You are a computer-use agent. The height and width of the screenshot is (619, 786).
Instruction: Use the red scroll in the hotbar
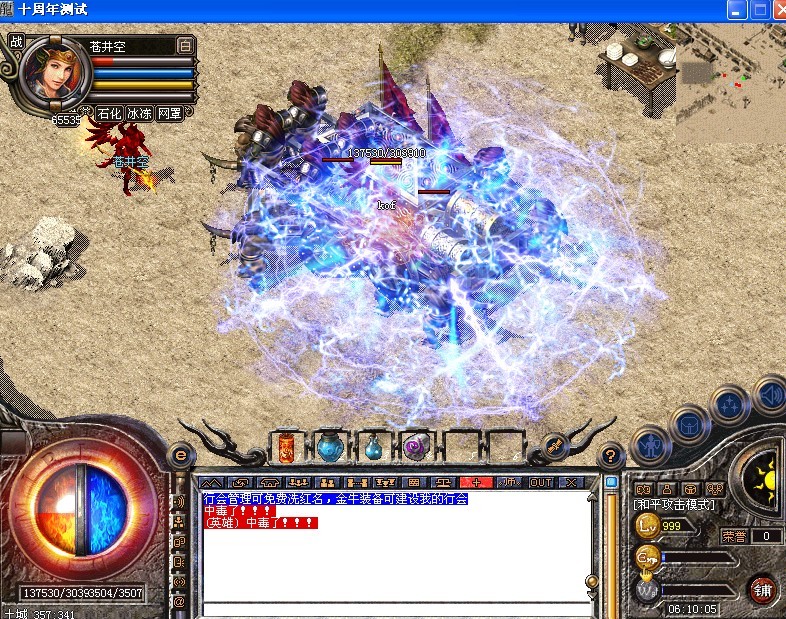[286, 447]
